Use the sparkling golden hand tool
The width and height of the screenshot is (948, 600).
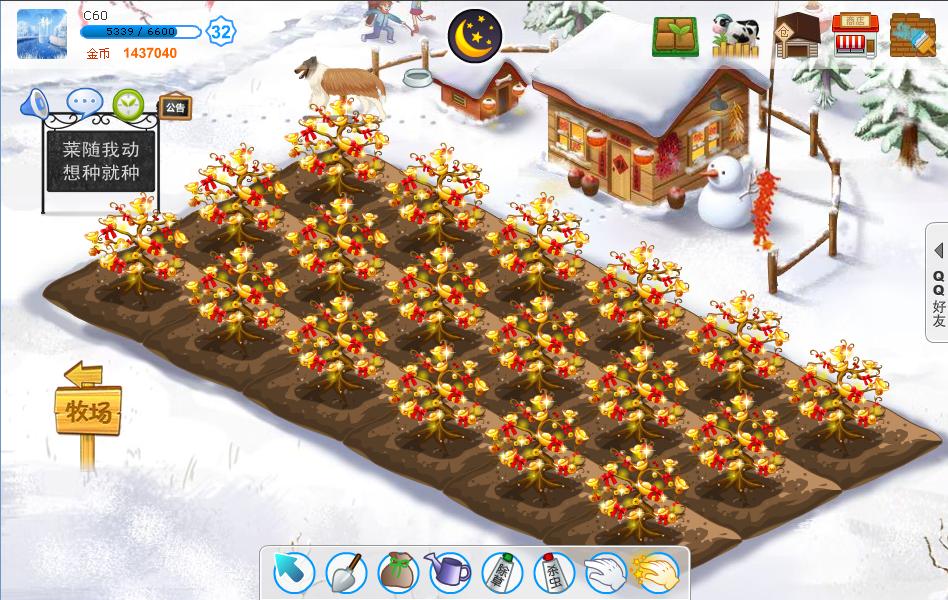pos(657,572)
